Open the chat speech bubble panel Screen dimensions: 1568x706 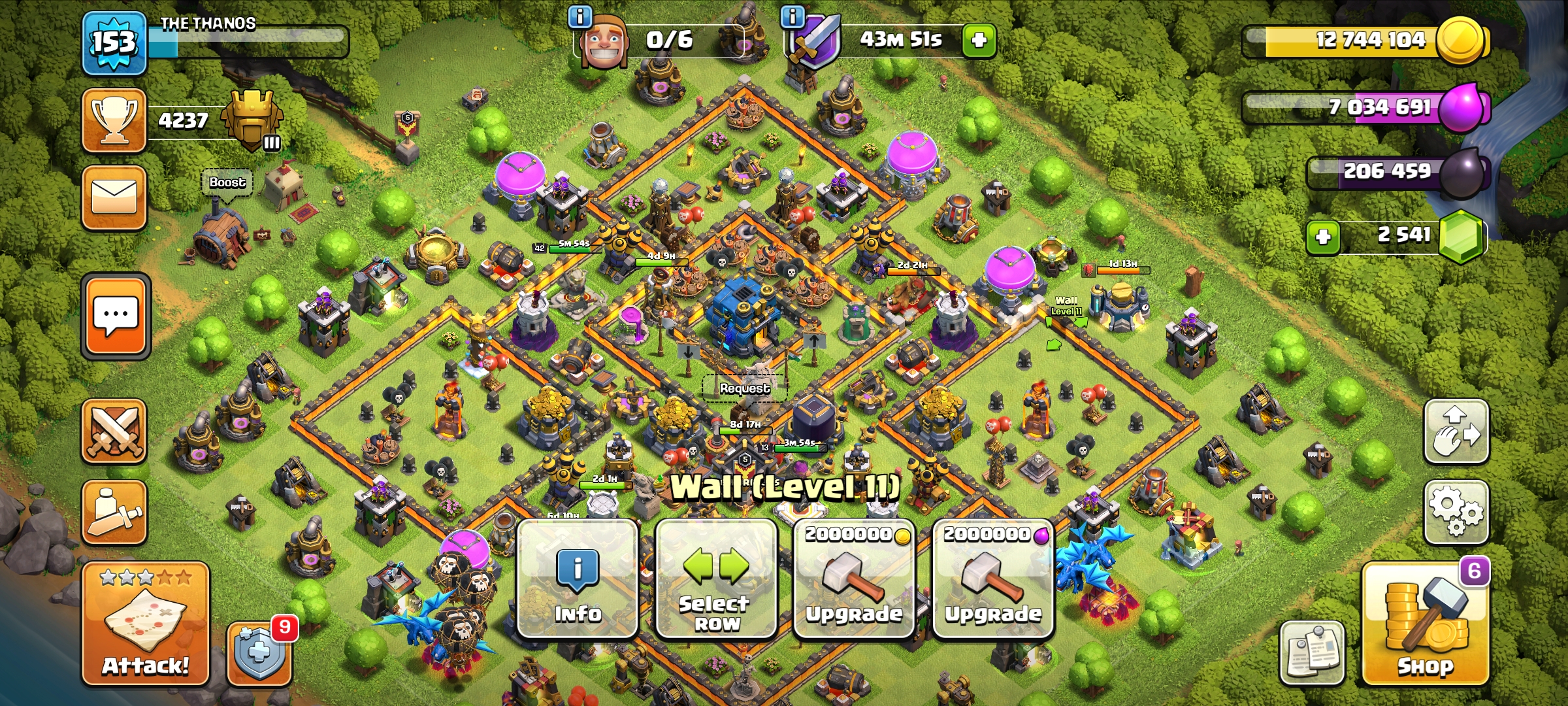click(116, 316)
